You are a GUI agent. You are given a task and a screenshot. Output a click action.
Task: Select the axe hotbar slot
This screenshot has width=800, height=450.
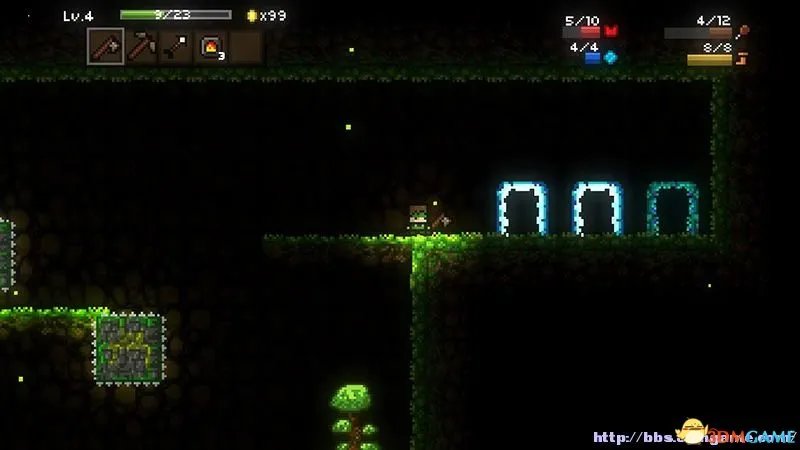tap(106, 46)
